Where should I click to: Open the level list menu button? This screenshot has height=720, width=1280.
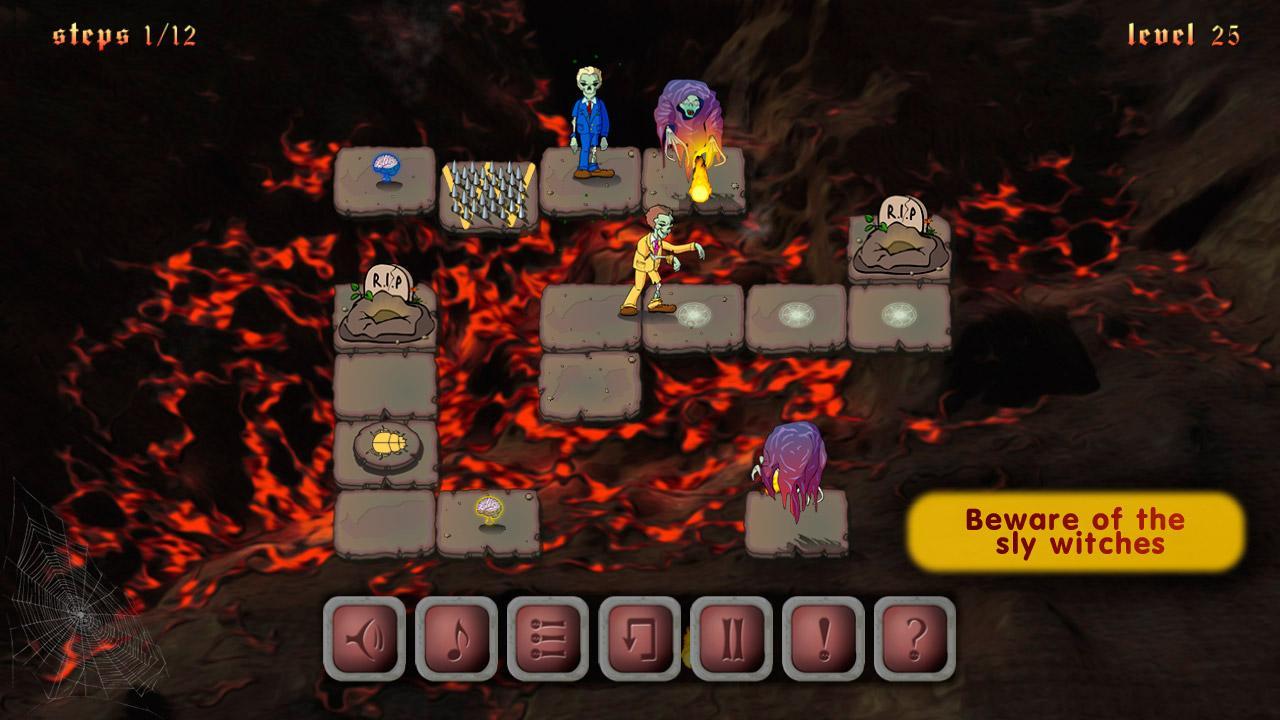pos(548,638)
